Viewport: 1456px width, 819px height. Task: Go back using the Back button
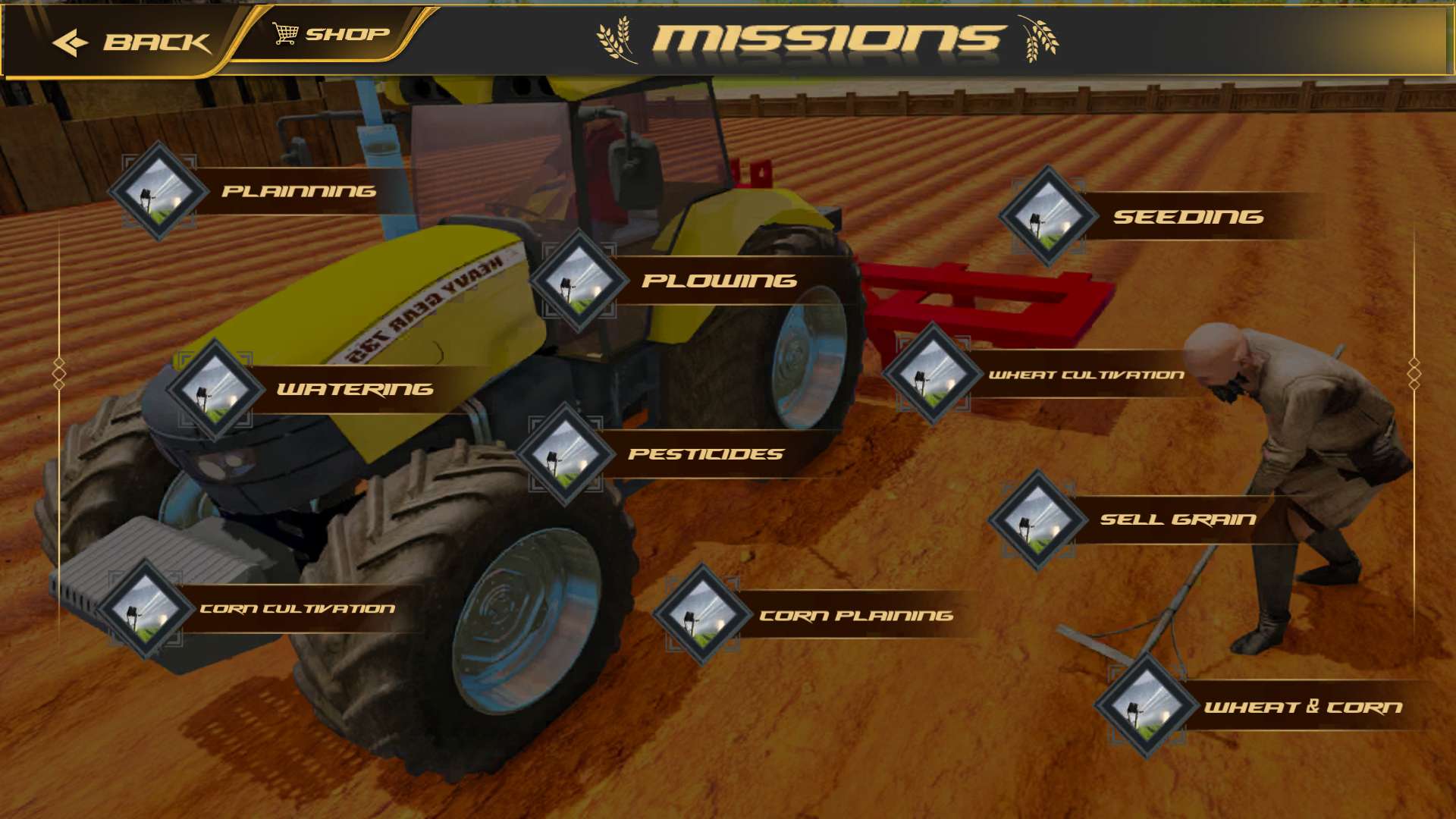coord(130,42)
